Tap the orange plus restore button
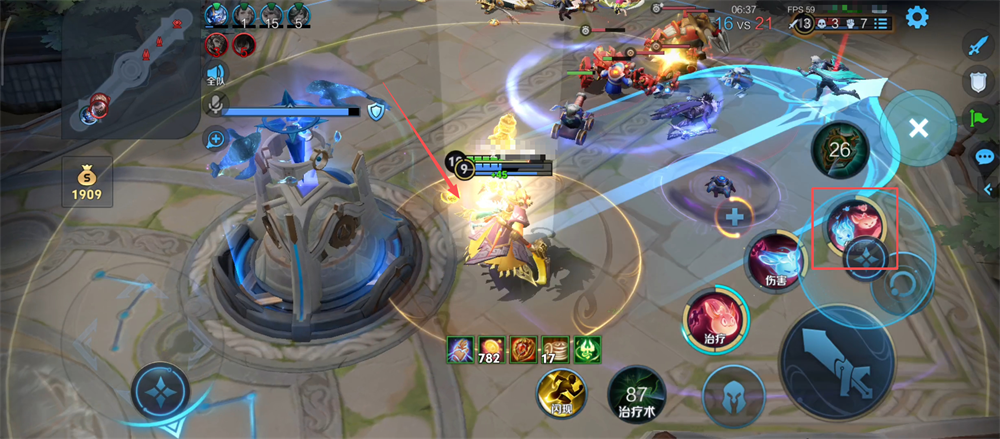Image resolution: width=1000 pixels, height=439 pixels. click(x=734, y=216)
